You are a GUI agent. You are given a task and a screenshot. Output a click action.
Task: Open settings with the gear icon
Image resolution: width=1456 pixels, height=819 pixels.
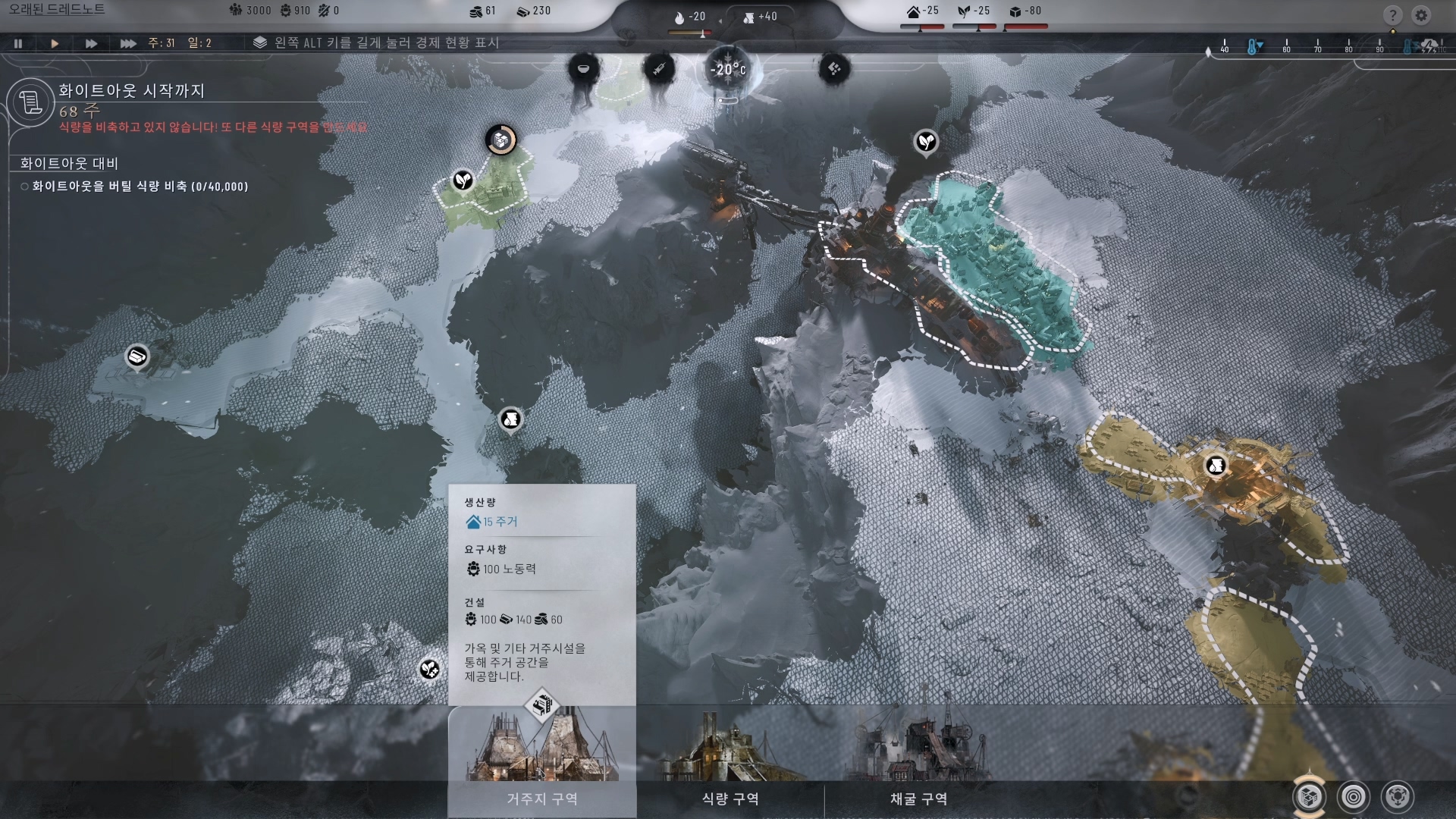tap(1421, 15)
